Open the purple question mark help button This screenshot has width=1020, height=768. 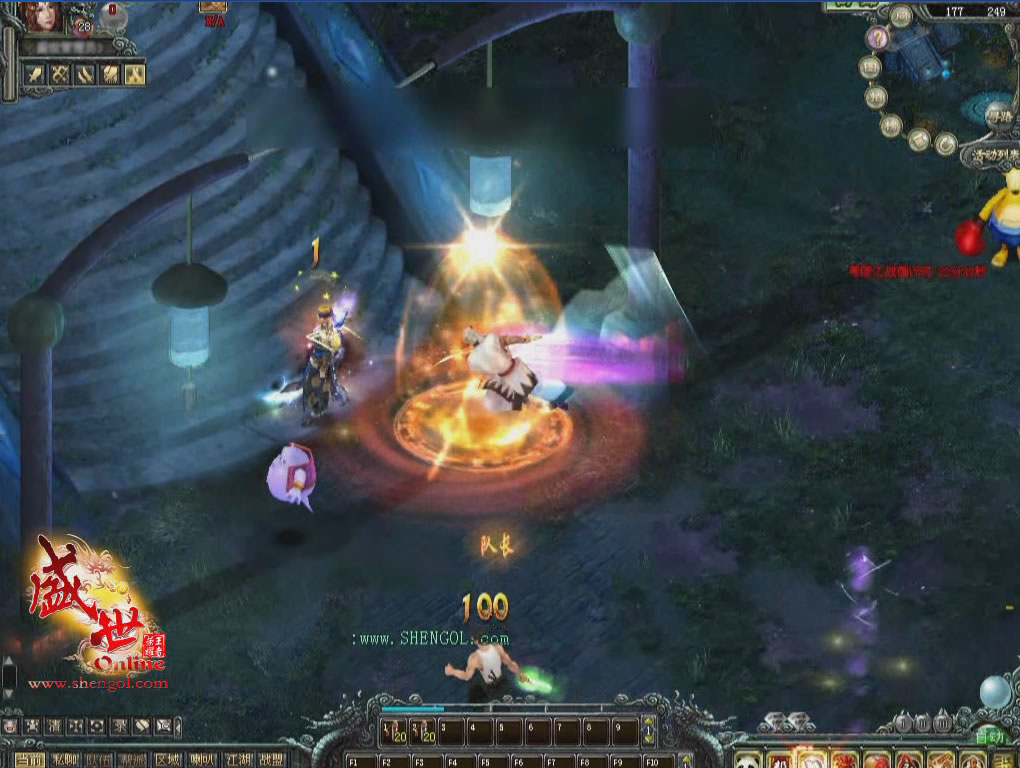(x=877, y=38)
